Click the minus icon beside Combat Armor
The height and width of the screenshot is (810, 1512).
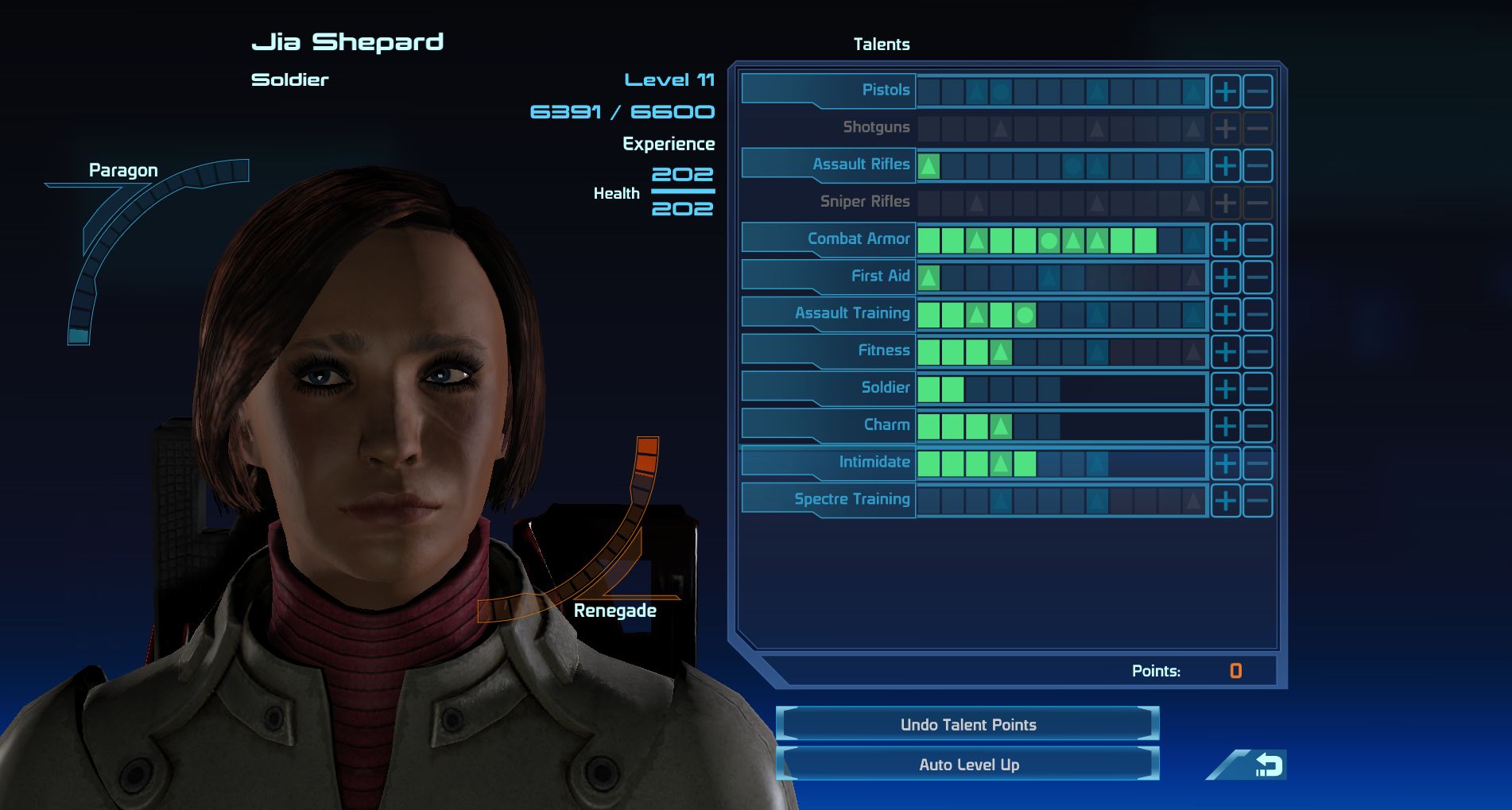1257,238
